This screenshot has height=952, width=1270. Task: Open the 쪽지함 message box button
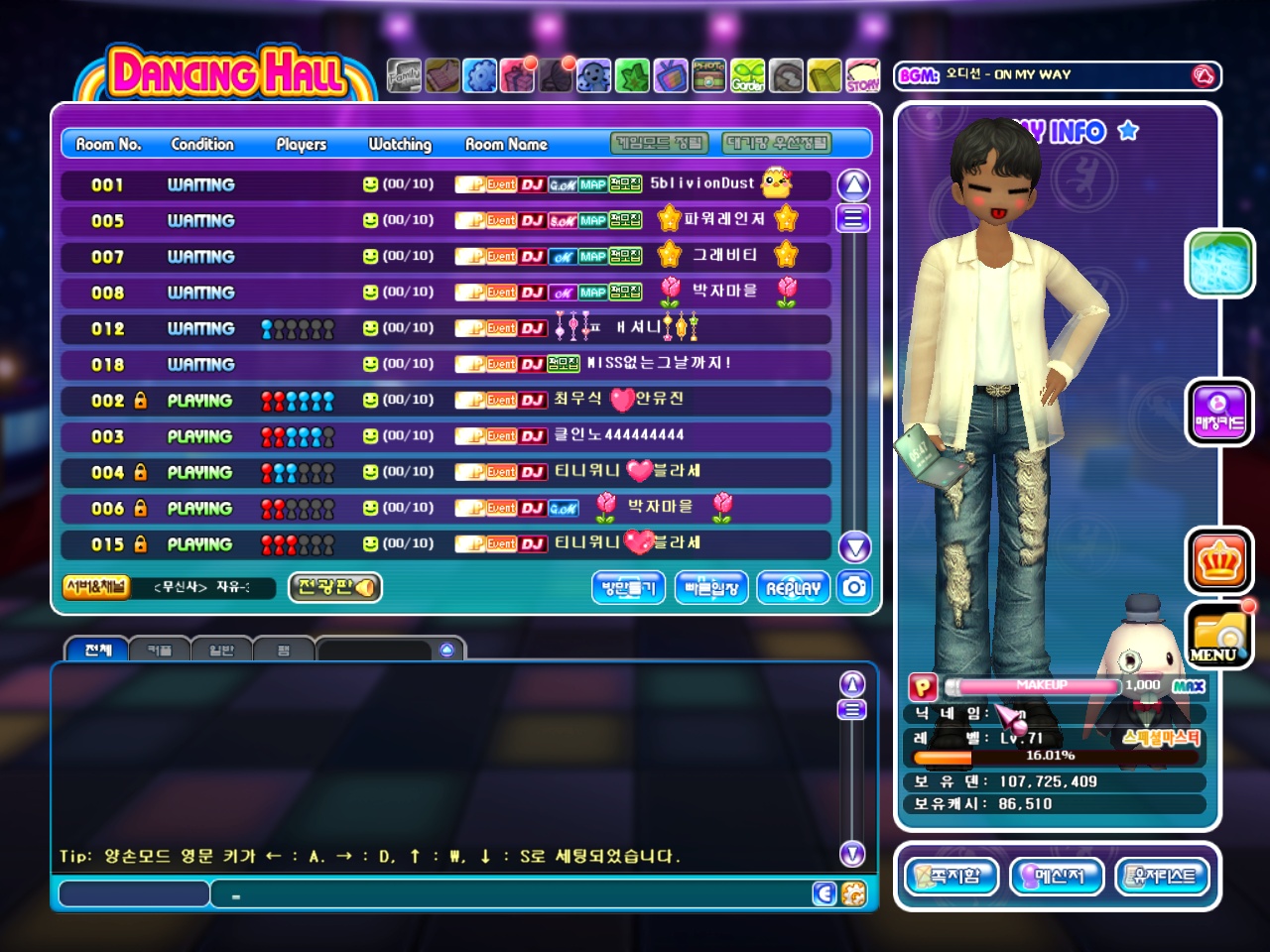(951, 876)
